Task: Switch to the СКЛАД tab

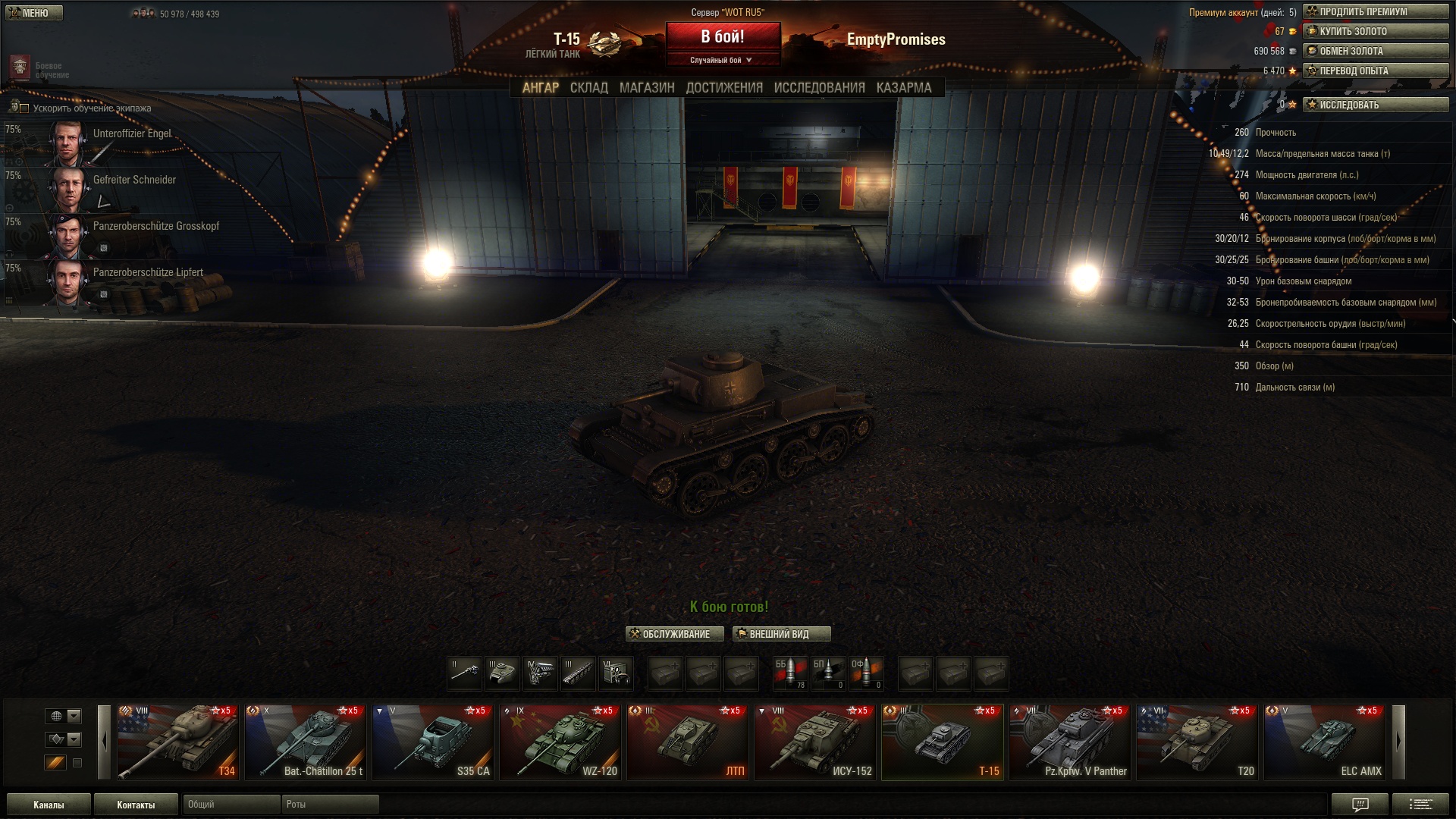Action: coord(588,88)
